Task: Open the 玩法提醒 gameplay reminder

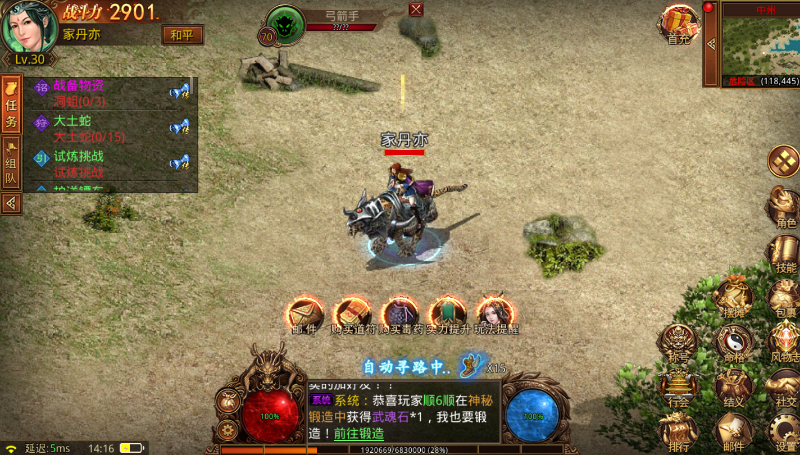Action: point(494,315)
